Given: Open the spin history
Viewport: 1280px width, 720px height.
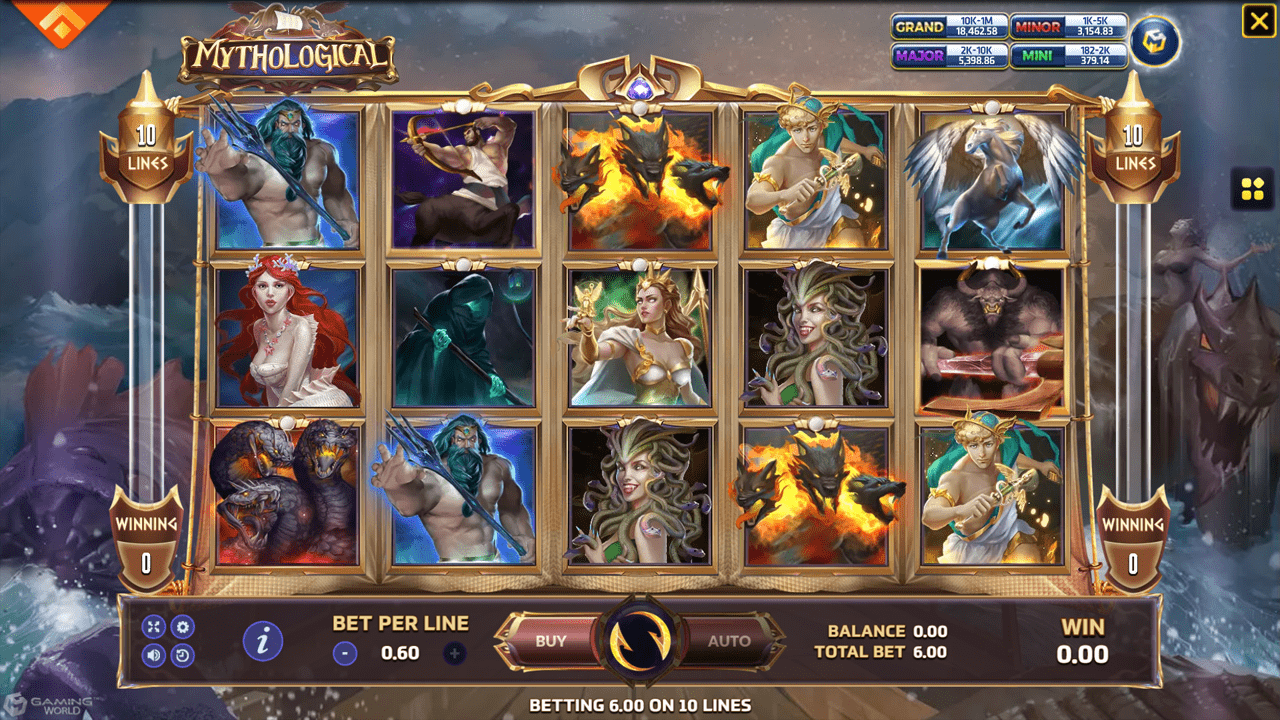Looking at the screenshot, I should pyautogui.click(x=183, y=656).
